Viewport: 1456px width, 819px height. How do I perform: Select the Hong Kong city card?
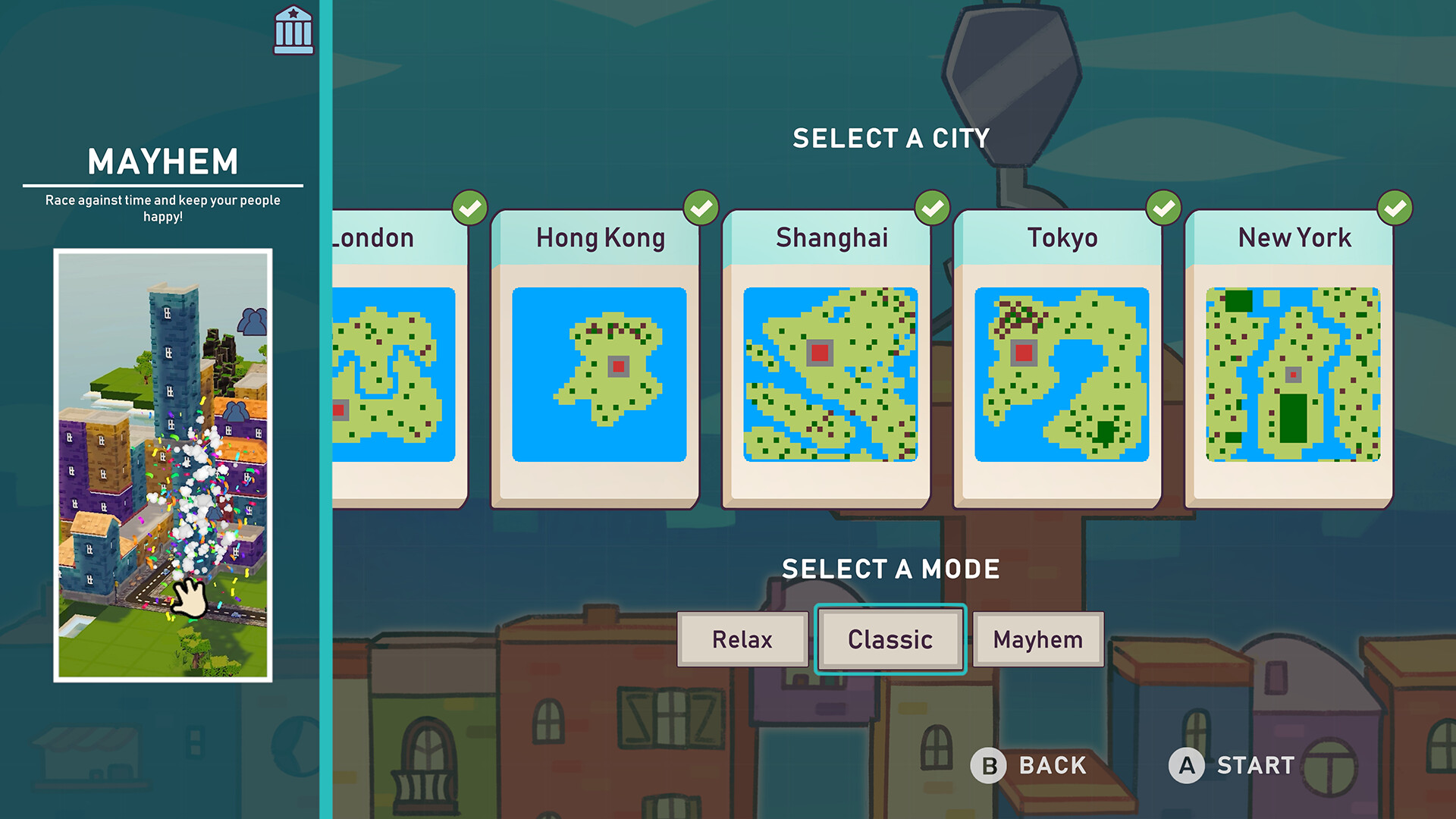pos(598,356)
